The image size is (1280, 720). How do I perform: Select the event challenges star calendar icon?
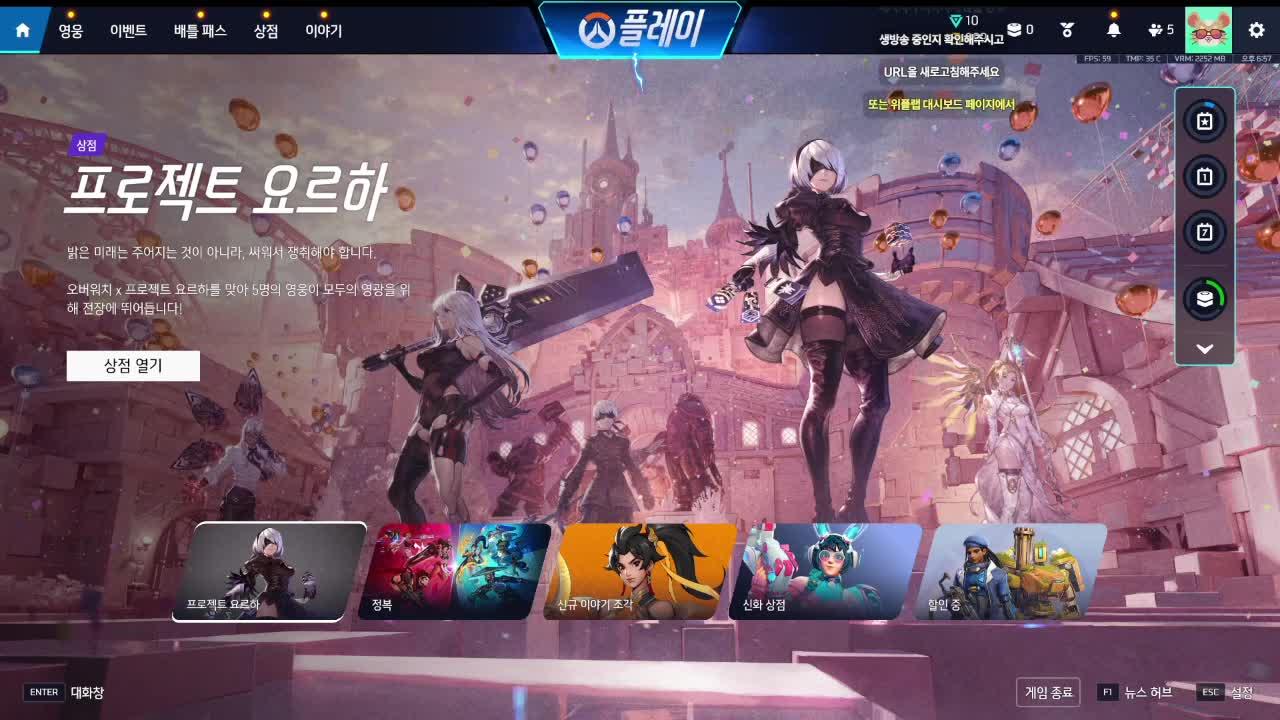click(1203, 121)
